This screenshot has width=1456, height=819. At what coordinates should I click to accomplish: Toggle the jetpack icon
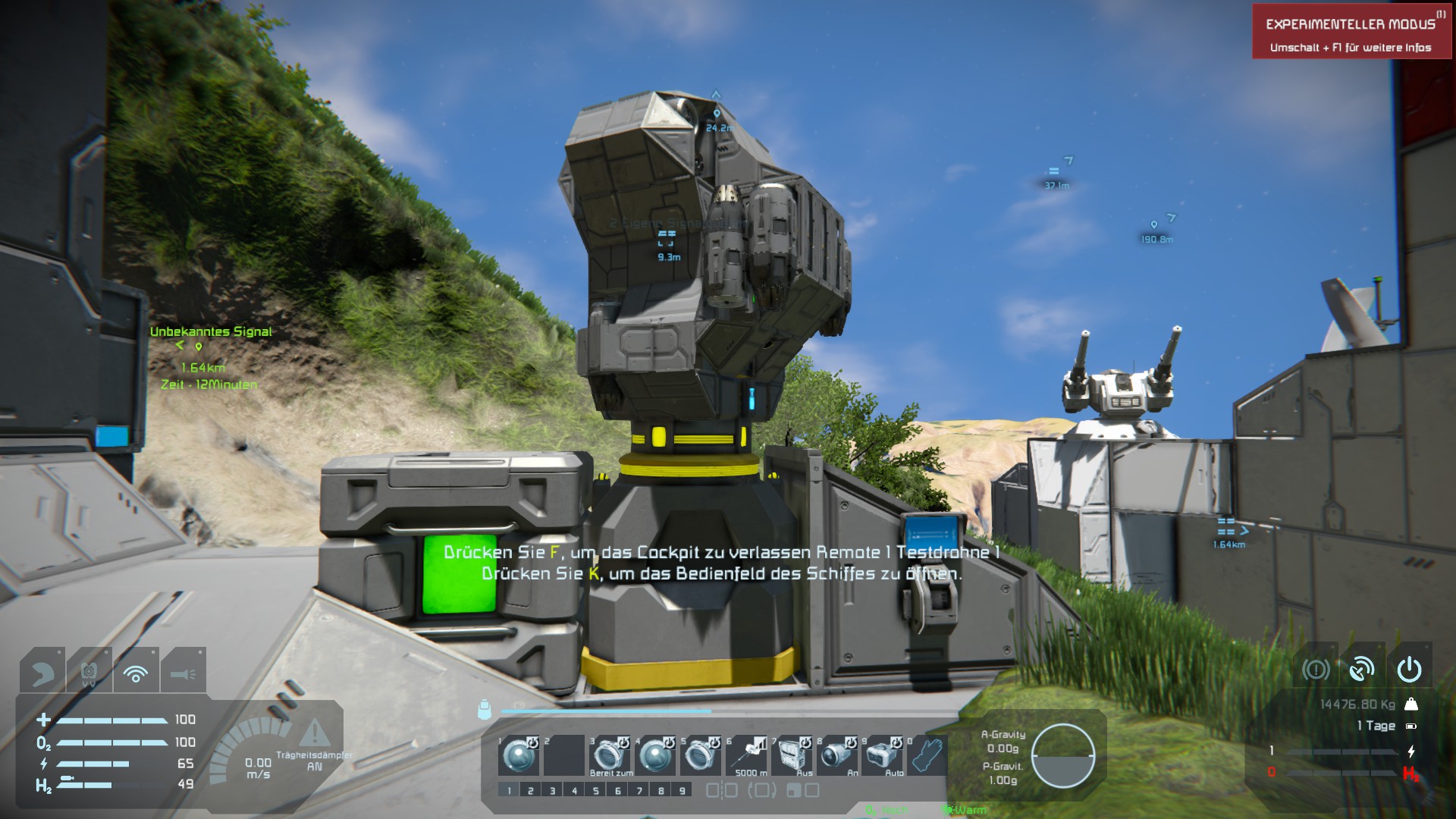coord(89,671)
